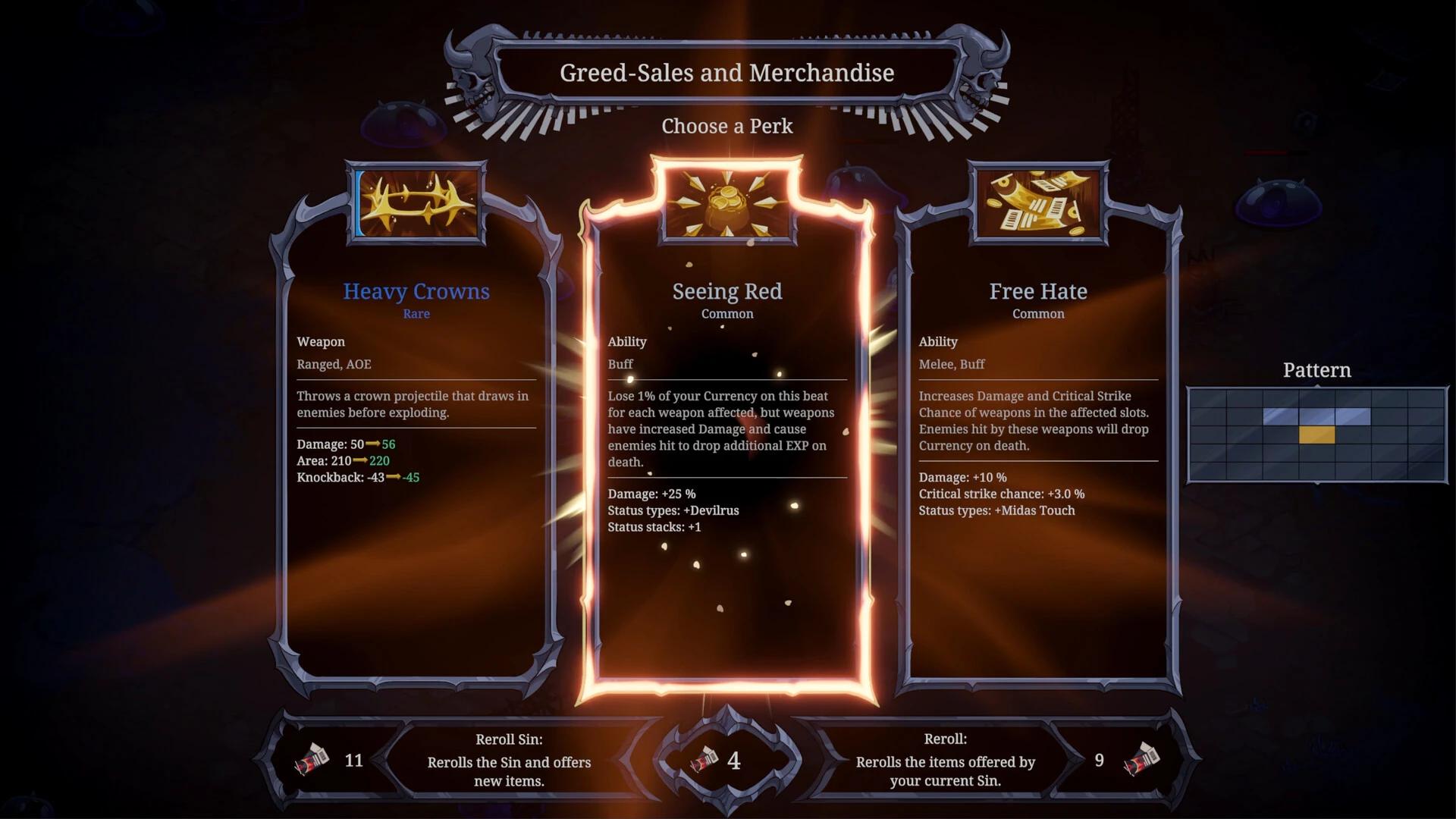The width and height of the screenshot is (1456, 819).
Task: Click the ticket icon next to the 9 cost
Action: (x=1142, y=759)
